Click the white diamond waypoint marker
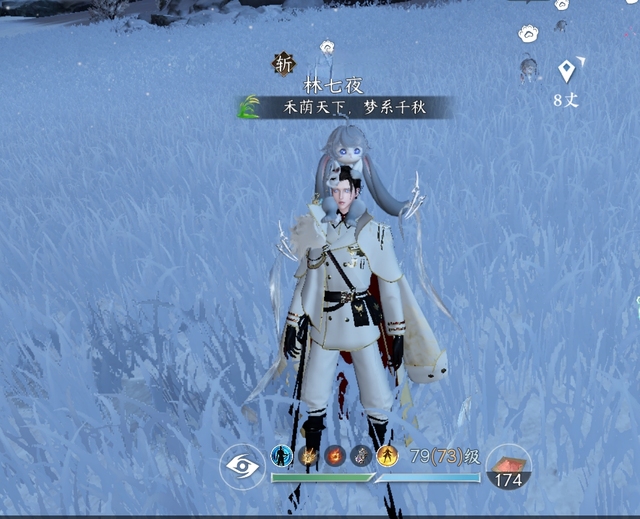The width and height of the screenshot is (640, 519). (x=567, y=71)
